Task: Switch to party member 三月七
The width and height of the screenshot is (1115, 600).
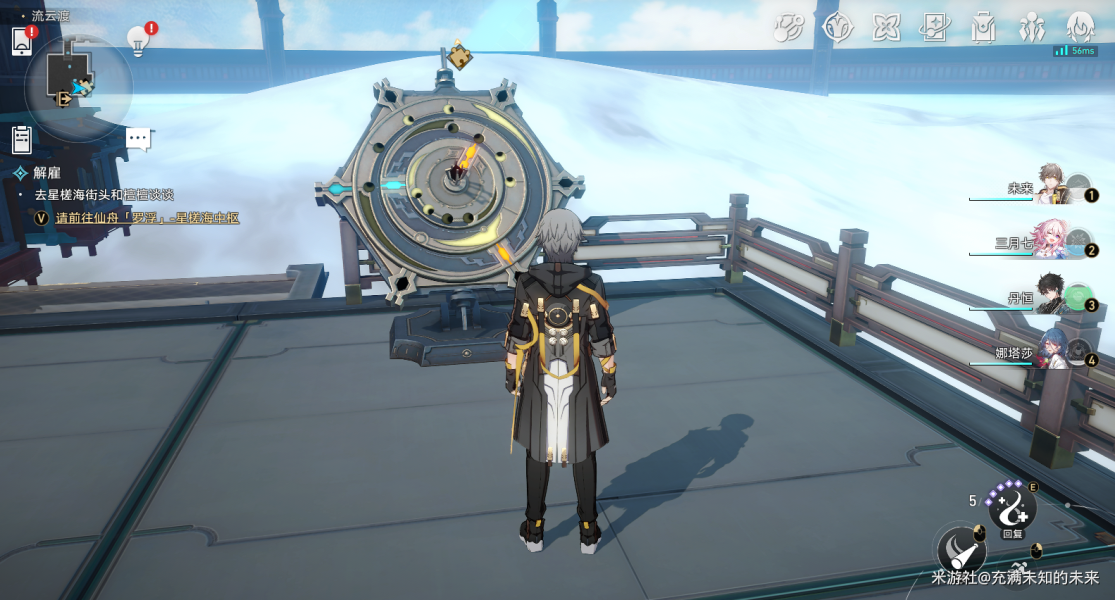Action: pyautogui.click(x=1050, y=241)
